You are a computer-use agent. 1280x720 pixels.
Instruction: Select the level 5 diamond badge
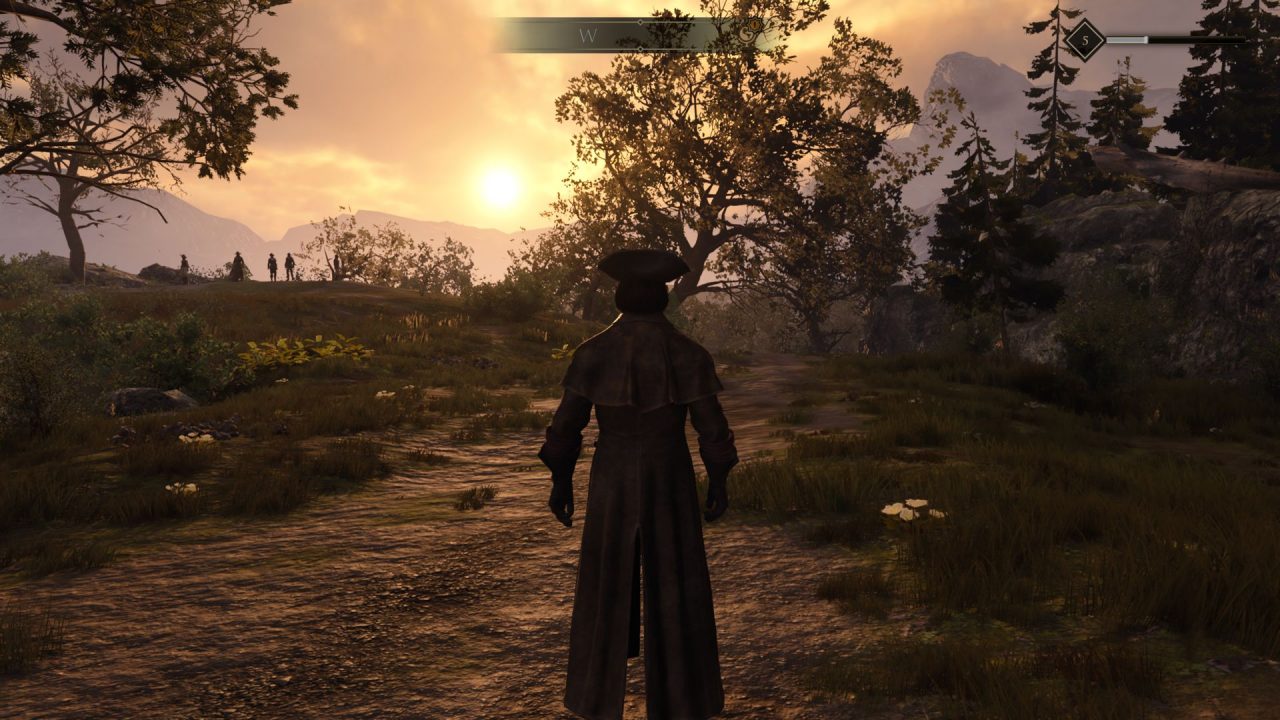1085,40
